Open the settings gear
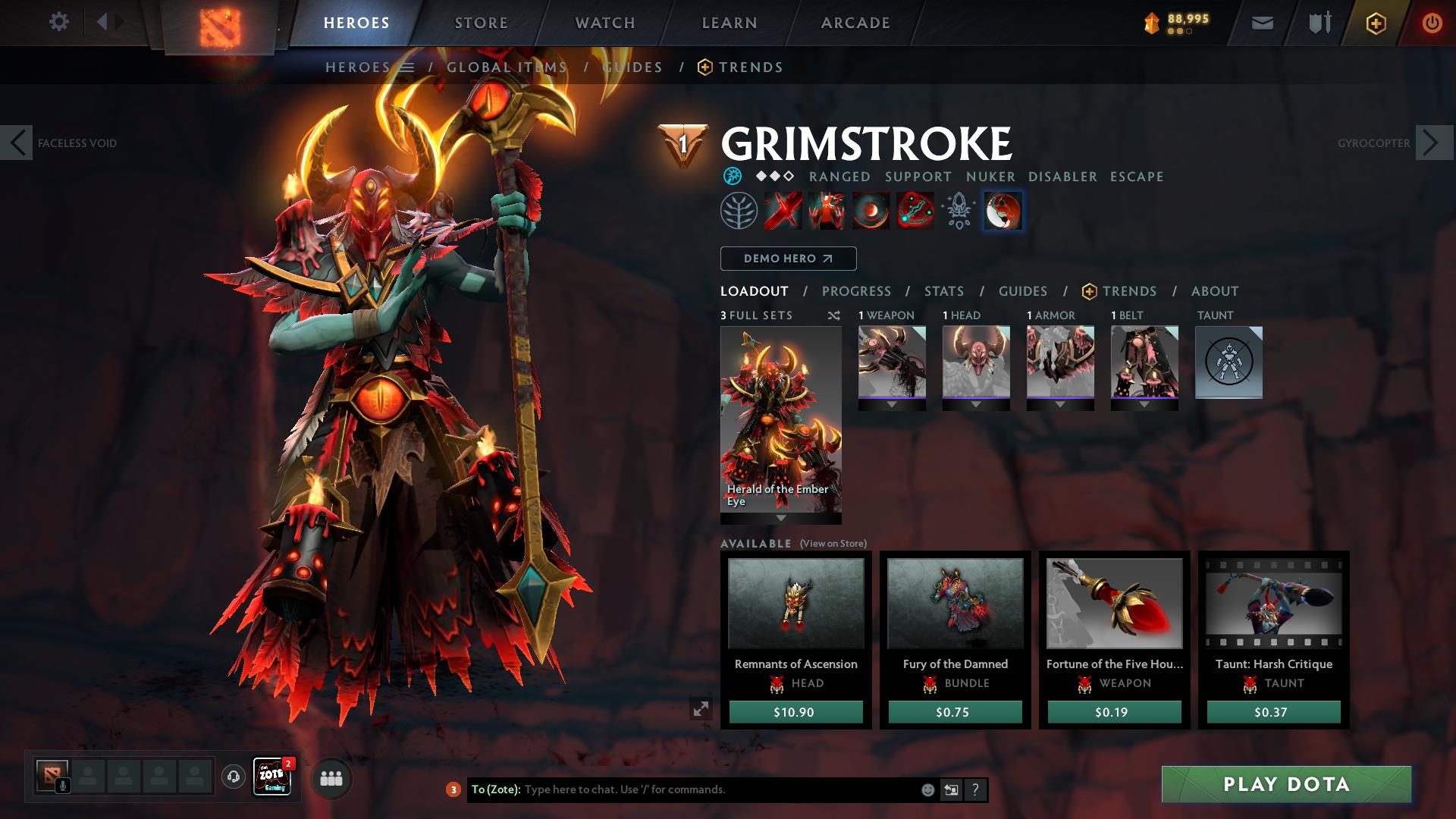Image resolution: width=1456 pixels, height=819 pixels. pos(59,22)
